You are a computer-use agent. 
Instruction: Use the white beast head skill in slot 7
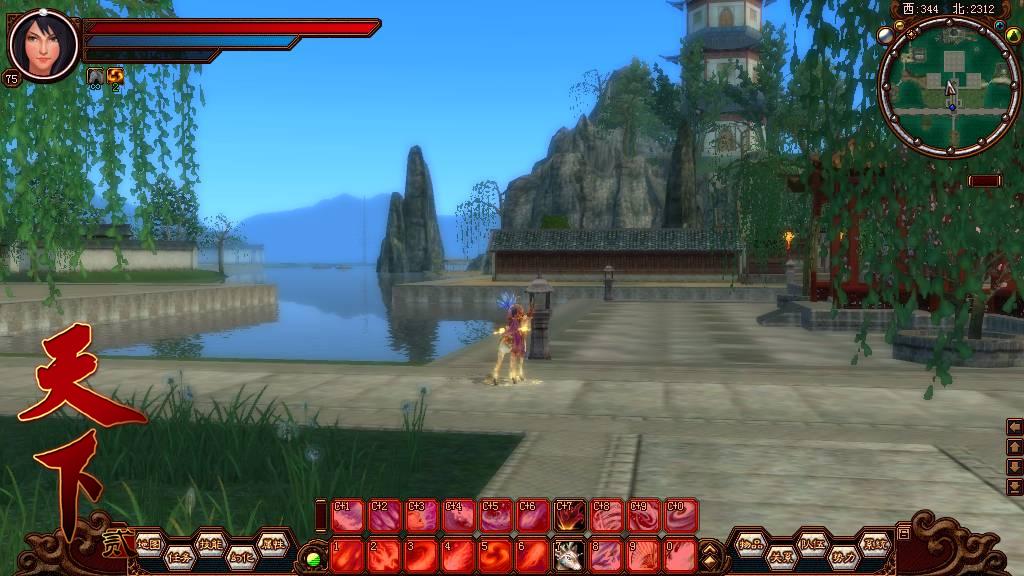569,555
